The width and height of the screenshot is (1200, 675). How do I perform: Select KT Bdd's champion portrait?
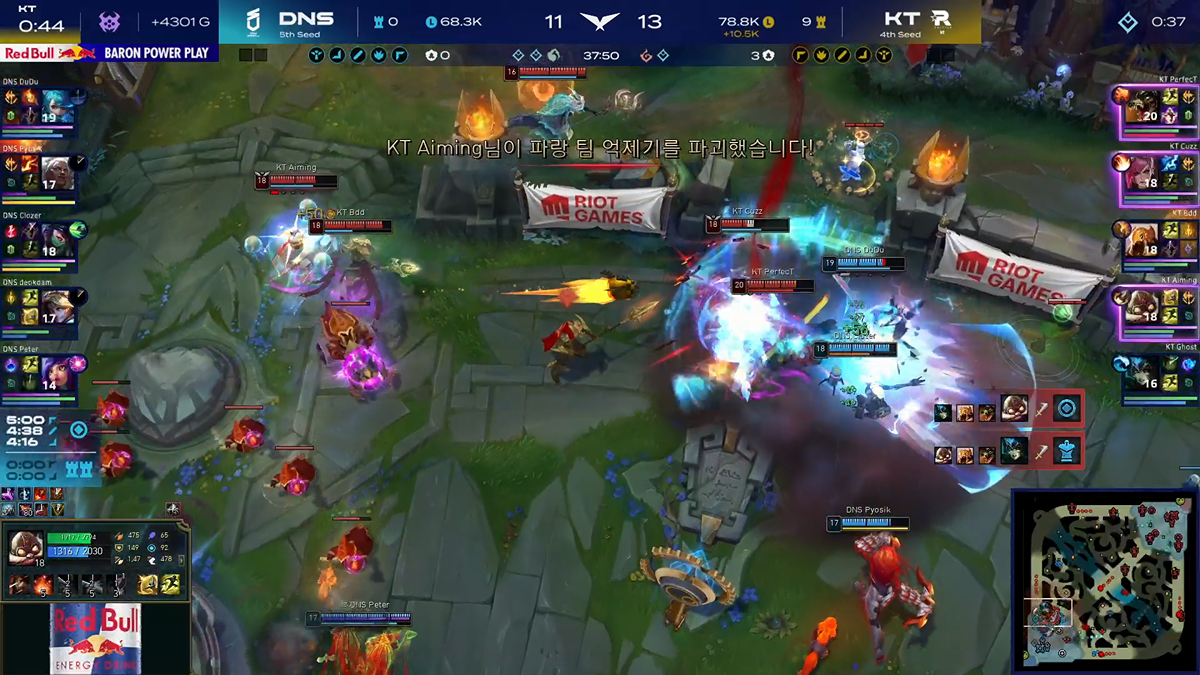[1141, 239]
